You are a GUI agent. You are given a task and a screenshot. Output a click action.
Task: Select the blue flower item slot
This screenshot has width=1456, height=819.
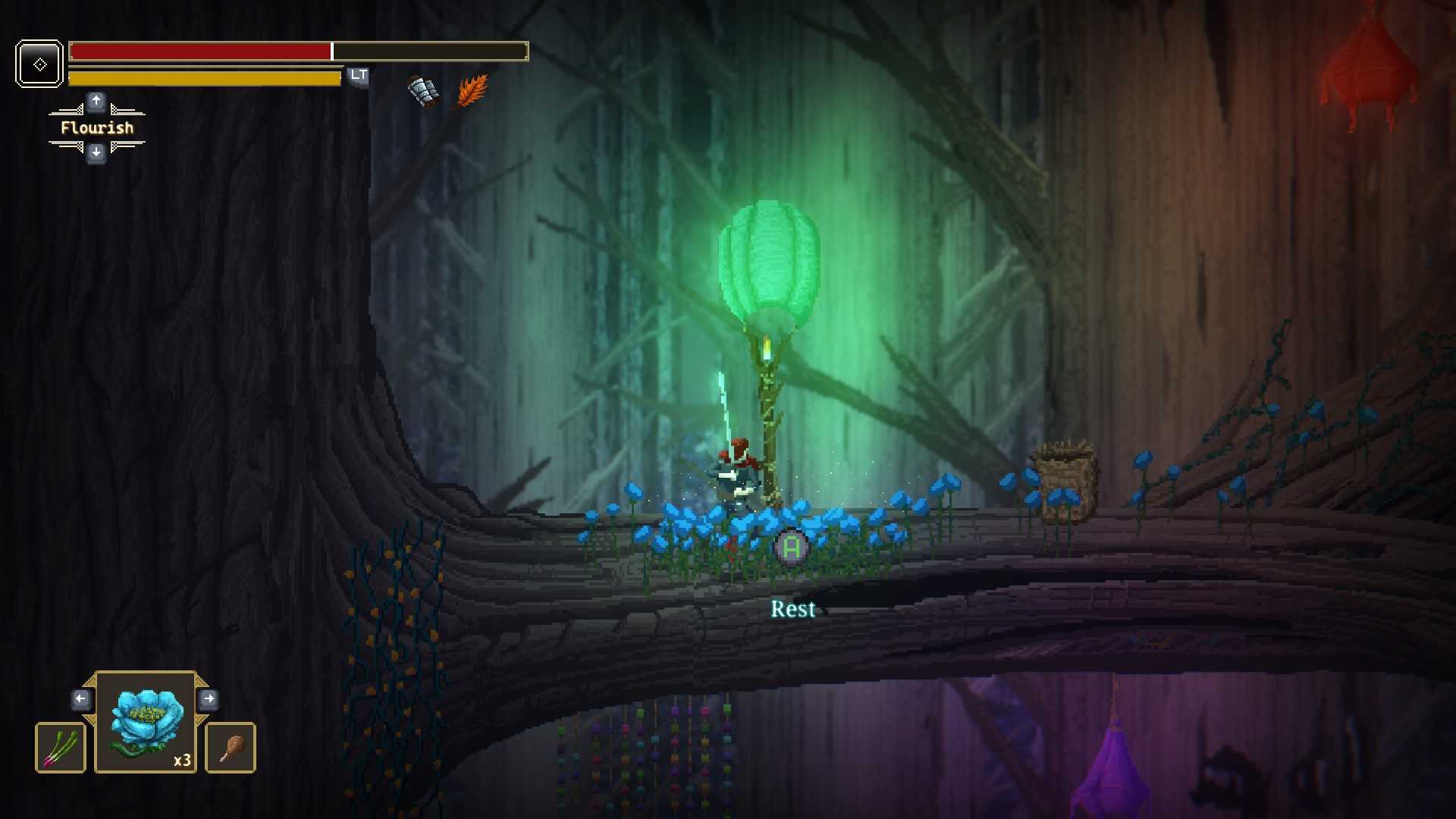tap(146, 722)
